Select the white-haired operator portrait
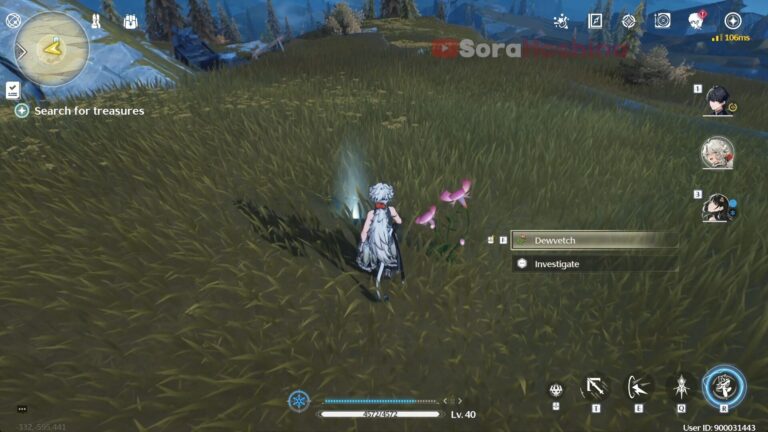768x432 pixels. coord(717,152)
